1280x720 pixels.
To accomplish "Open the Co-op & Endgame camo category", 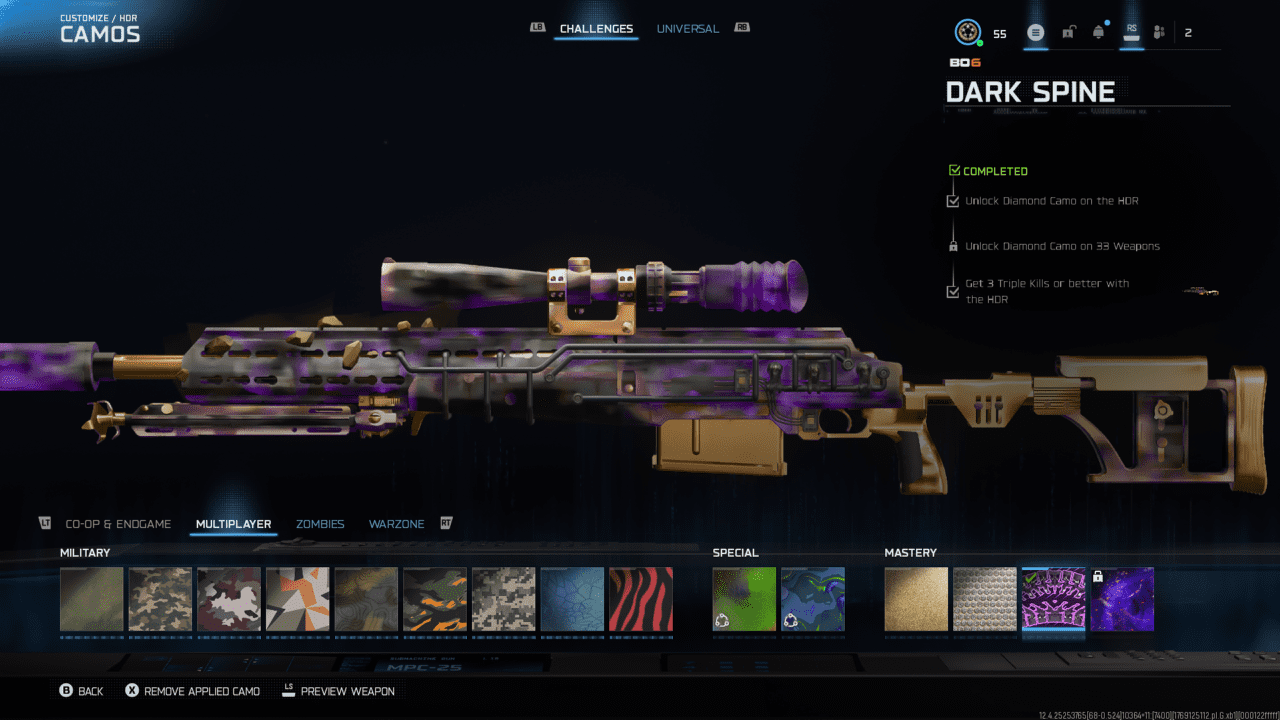I will click(x=118, y=524).
